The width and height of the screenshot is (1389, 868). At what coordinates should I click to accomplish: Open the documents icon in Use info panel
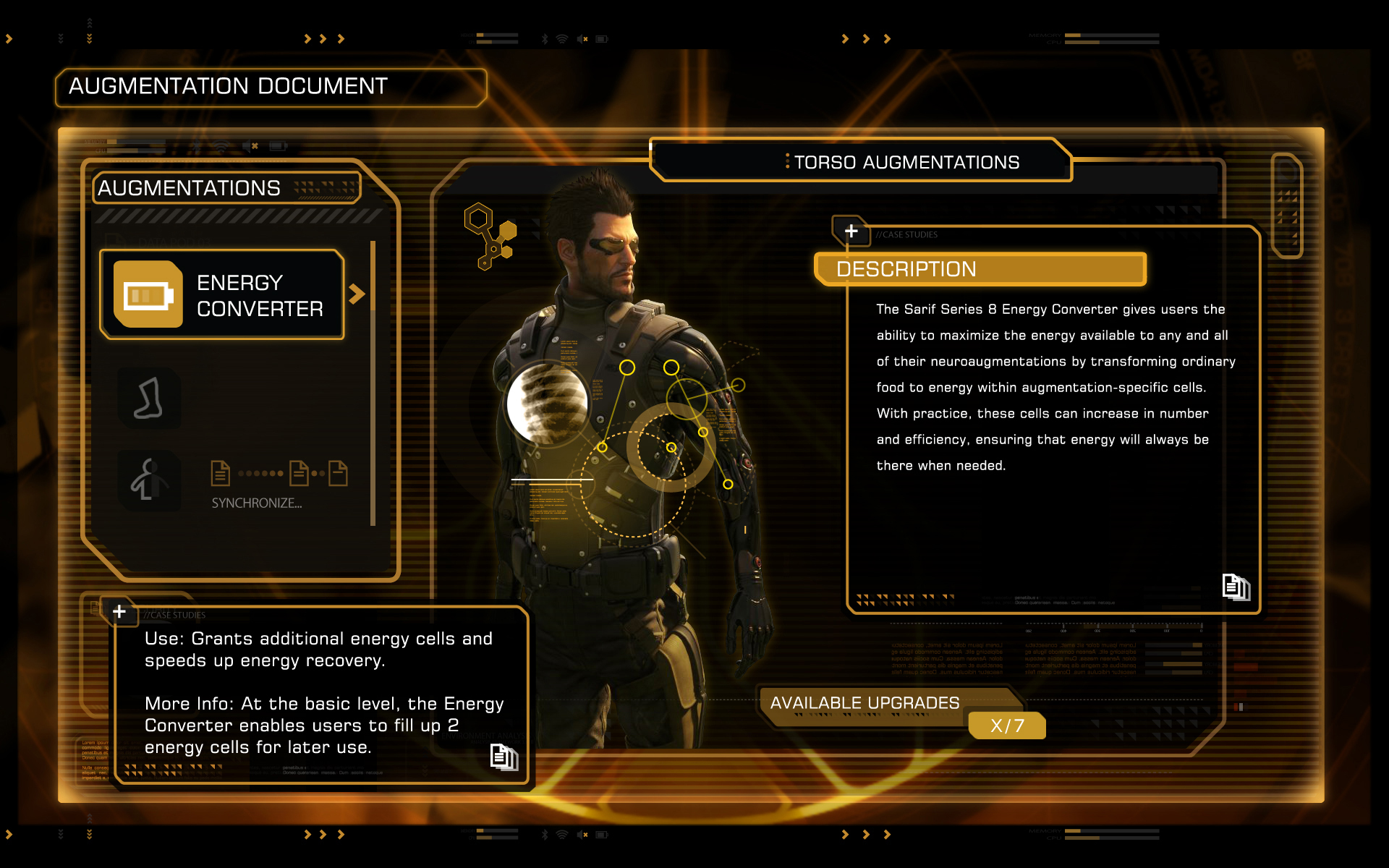[504, 757]
